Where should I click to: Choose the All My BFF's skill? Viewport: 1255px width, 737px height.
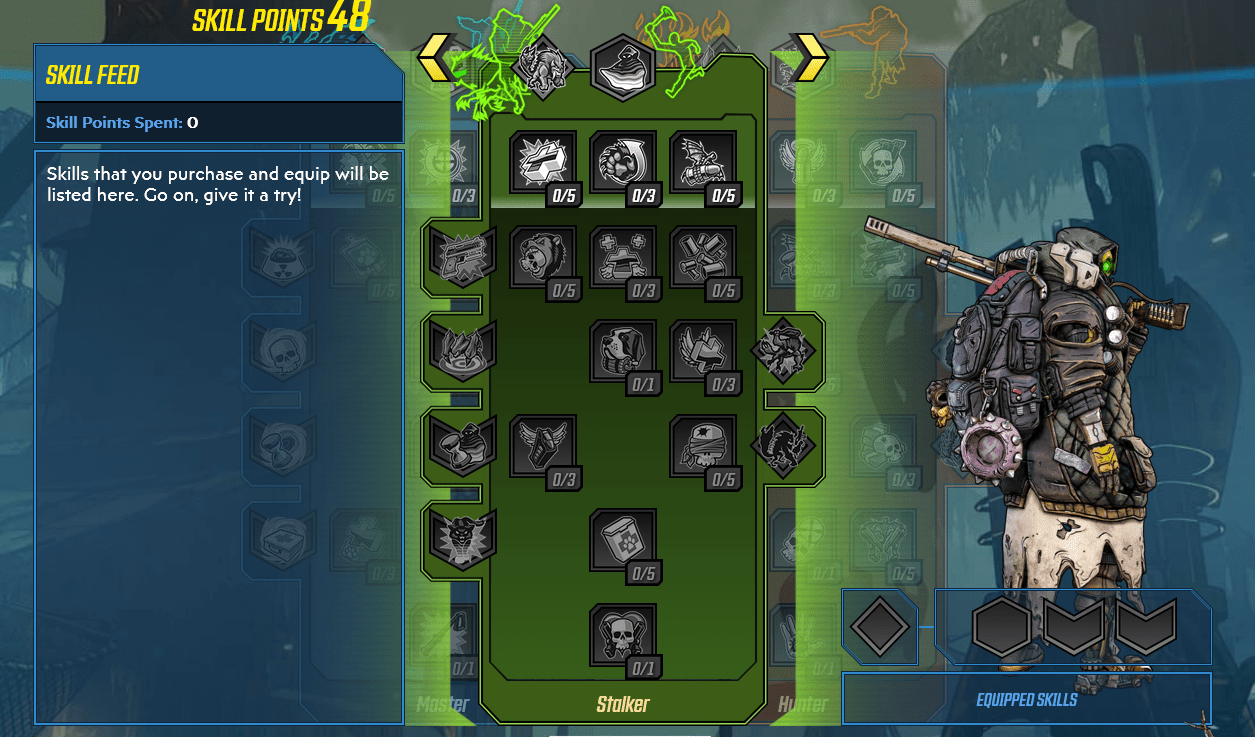pos(623,258)
